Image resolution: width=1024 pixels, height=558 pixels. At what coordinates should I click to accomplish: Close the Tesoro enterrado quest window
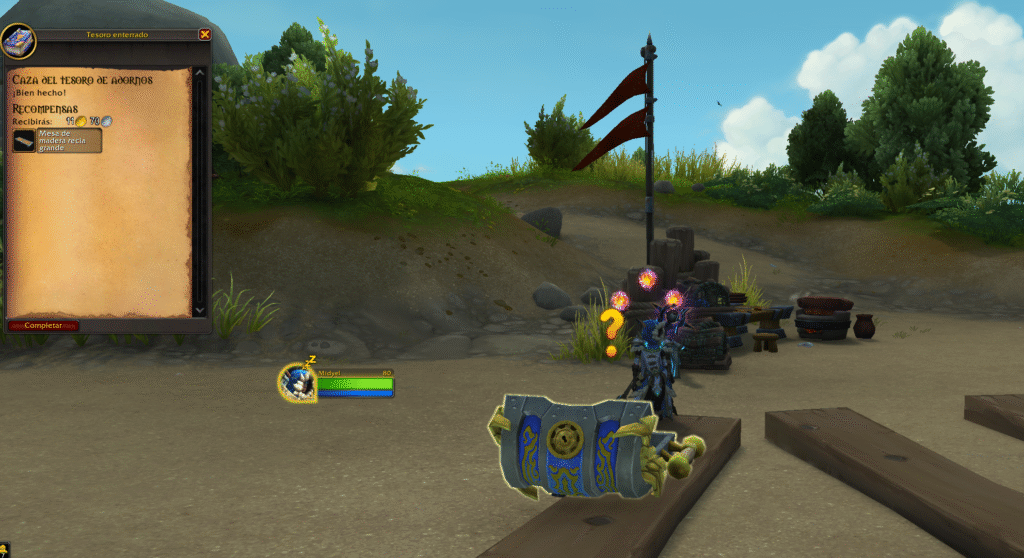click(205, 34)
